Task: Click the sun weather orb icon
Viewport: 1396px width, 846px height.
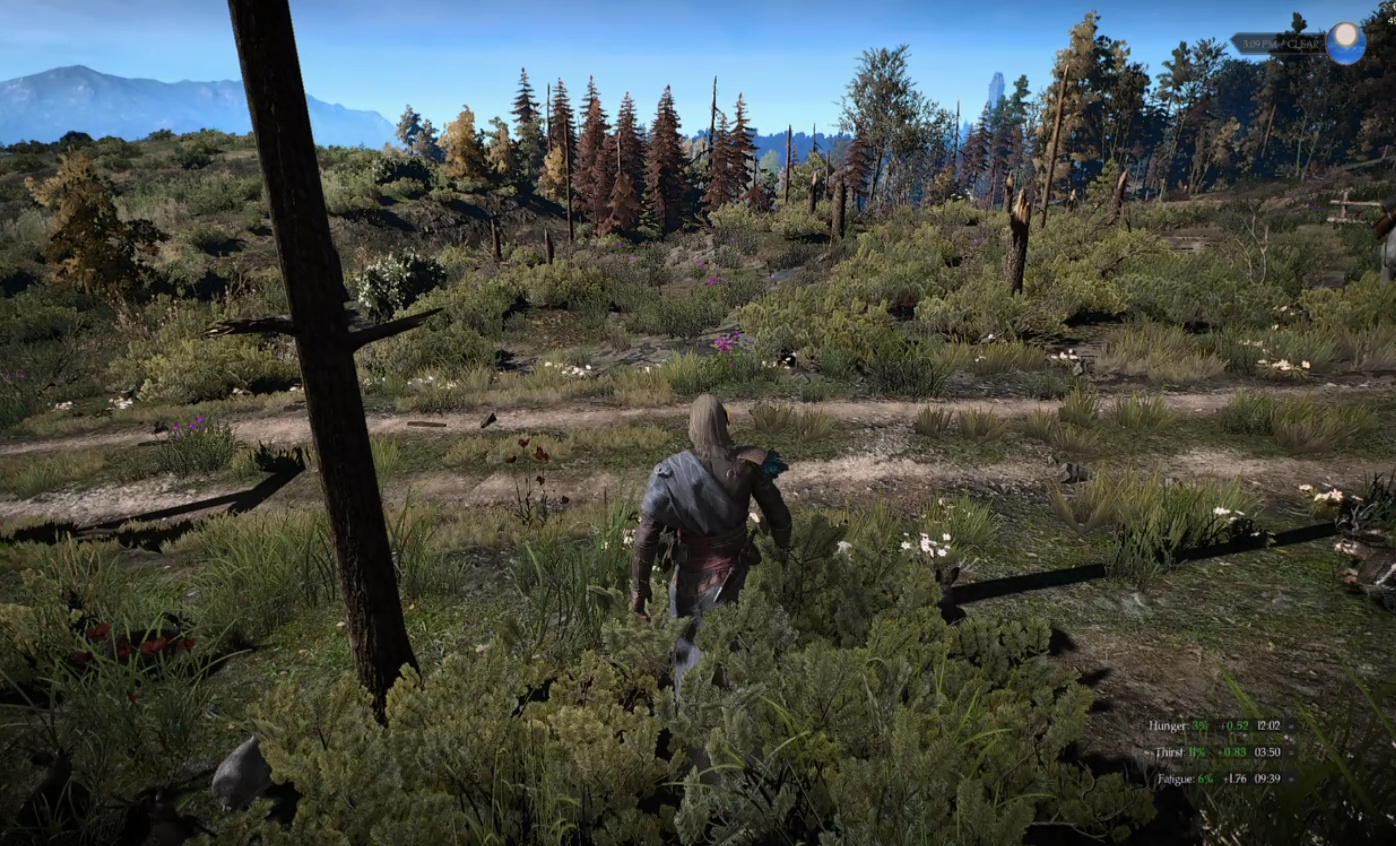Action: coord(1346,43)
